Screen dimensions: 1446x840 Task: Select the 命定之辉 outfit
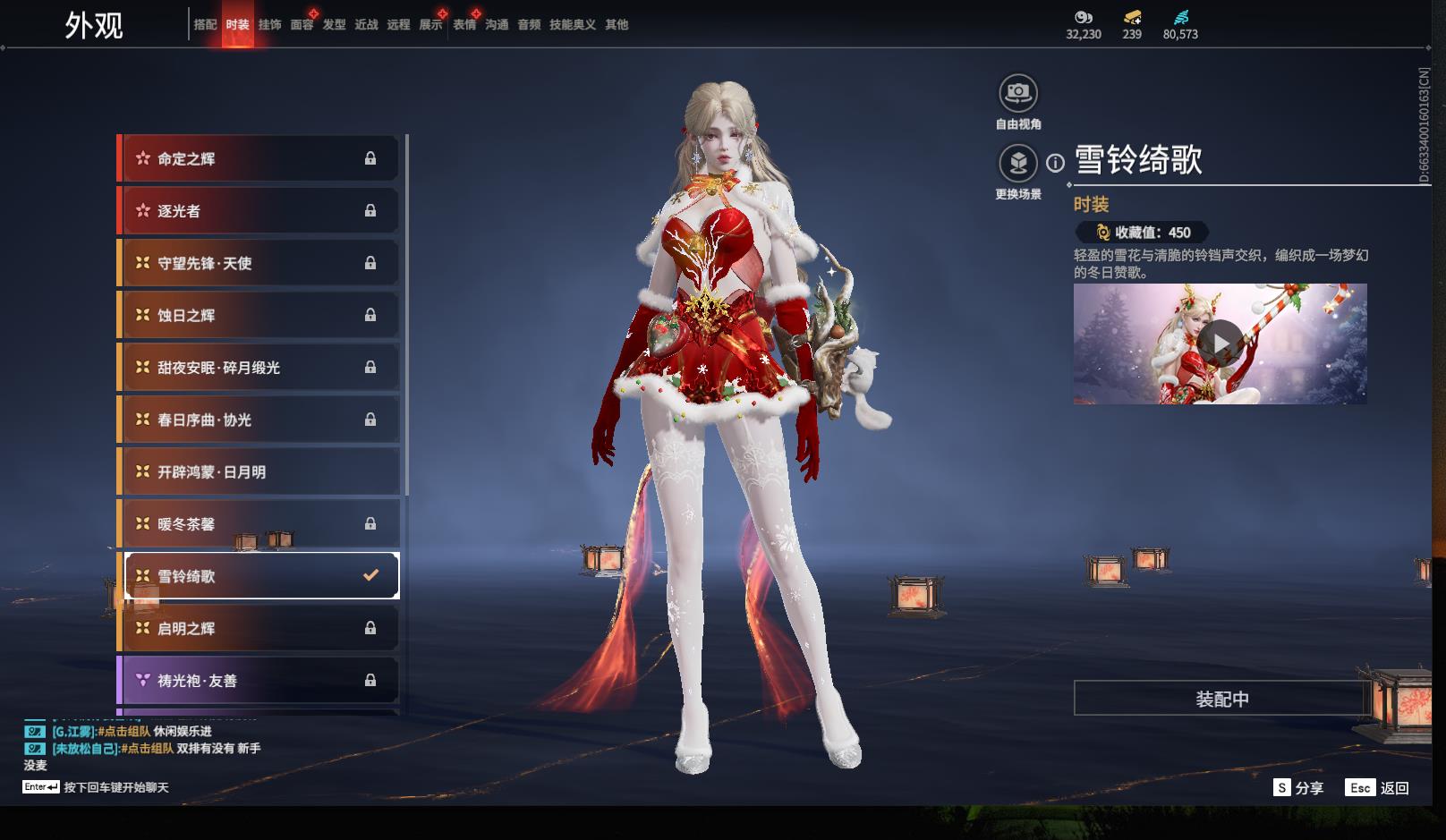point(259,159)
